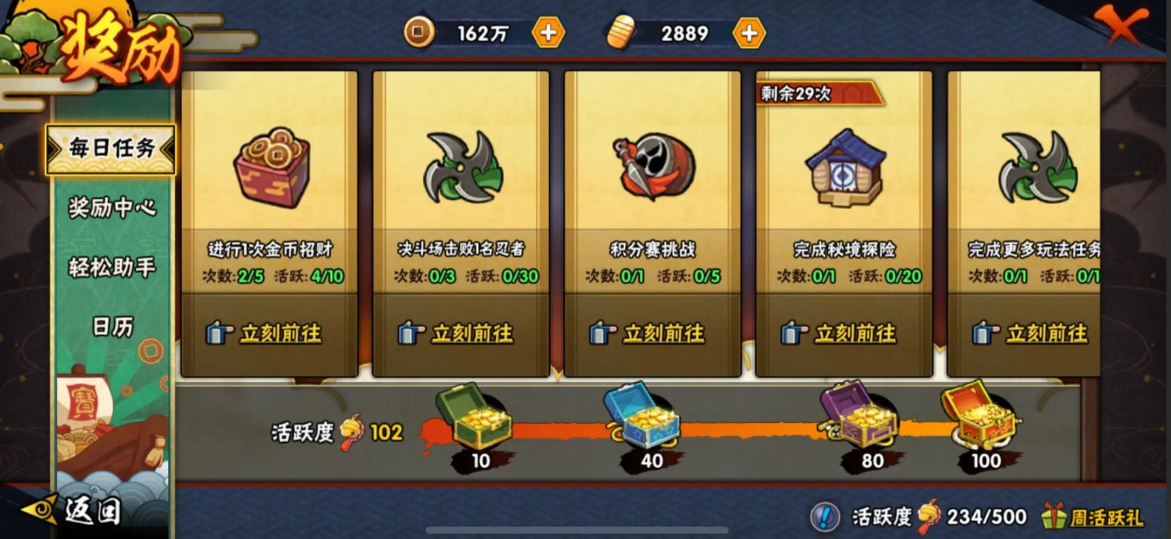
Task: Select the 完成秘境探险 task card house icon
Action: click(845, 167)
